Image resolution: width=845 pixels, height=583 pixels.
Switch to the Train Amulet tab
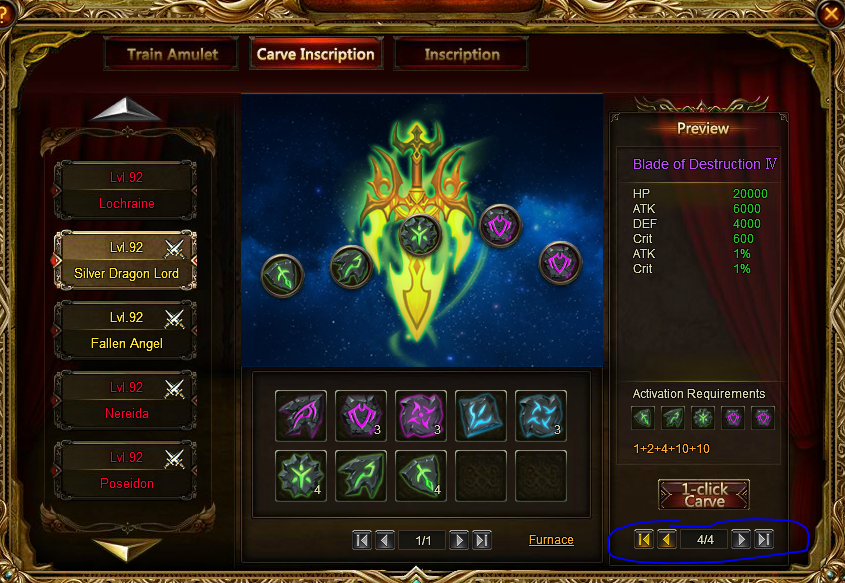click(171, 55)
